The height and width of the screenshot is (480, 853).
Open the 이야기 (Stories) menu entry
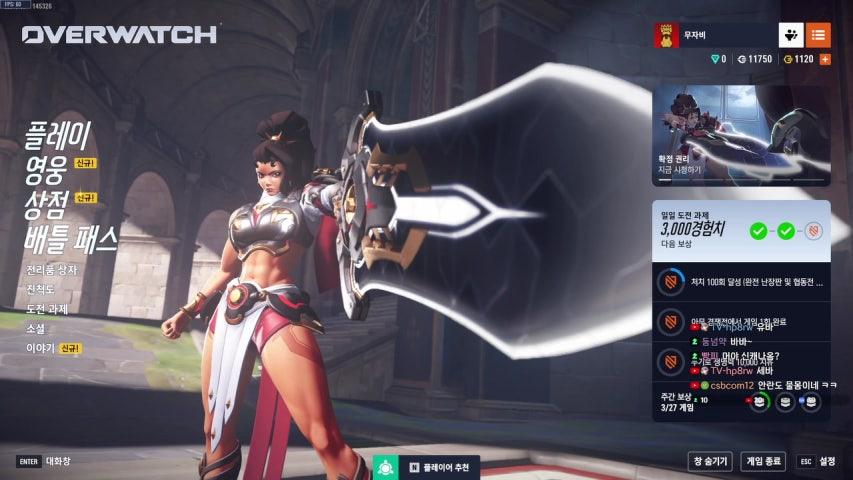click(40, 348)
